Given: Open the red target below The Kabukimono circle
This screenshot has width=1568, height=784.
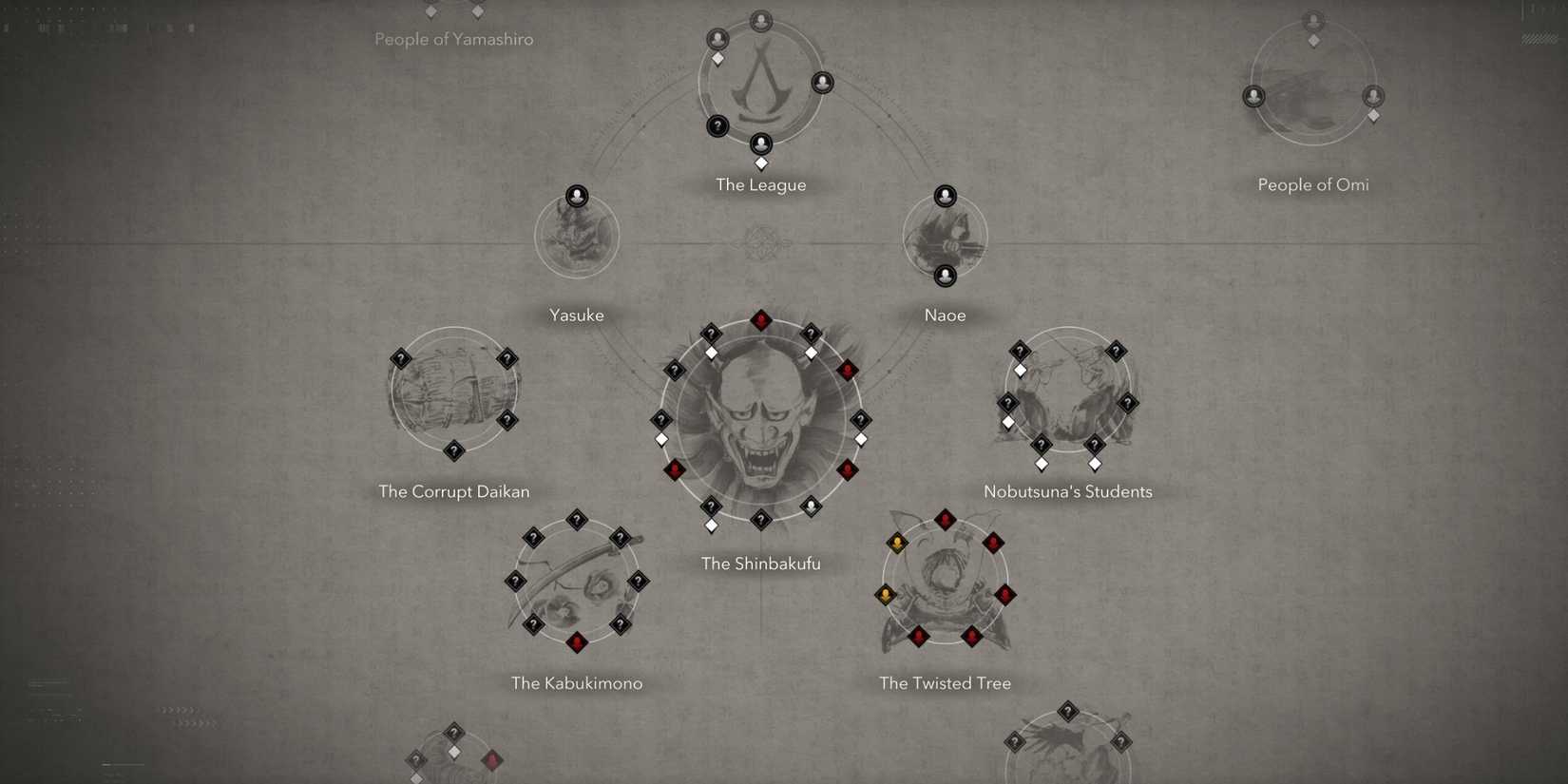Looking at the screenshot, I should (x=577, y=642).
